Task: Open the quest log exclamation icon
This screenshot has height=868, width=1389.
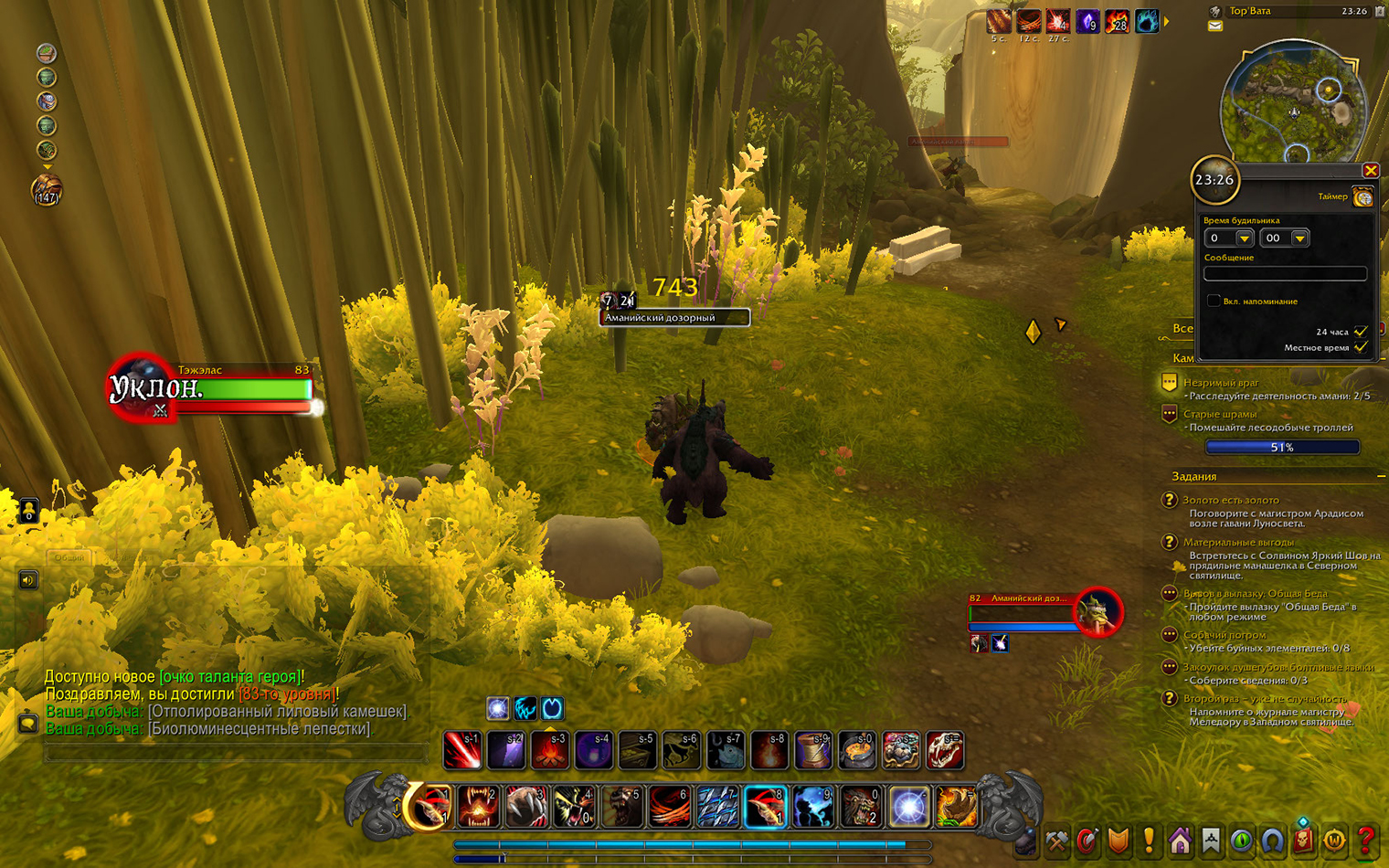Action: (1149, 840)
